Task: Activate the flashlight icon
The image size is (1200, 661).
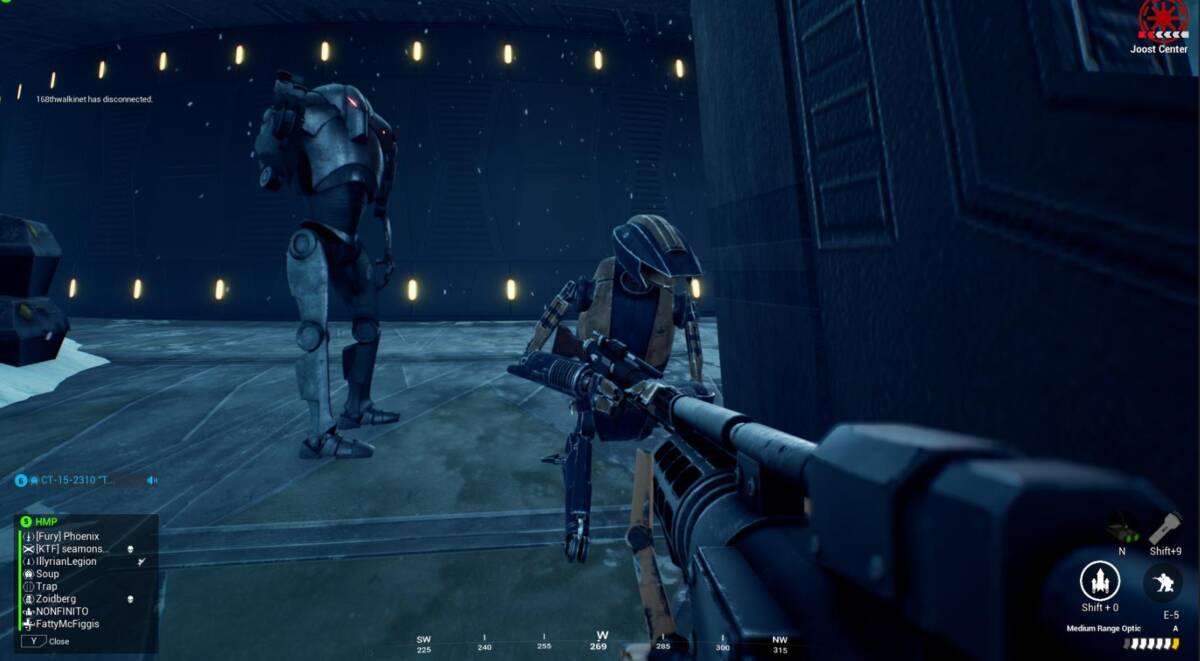Action: click(x=1165, y=528)
